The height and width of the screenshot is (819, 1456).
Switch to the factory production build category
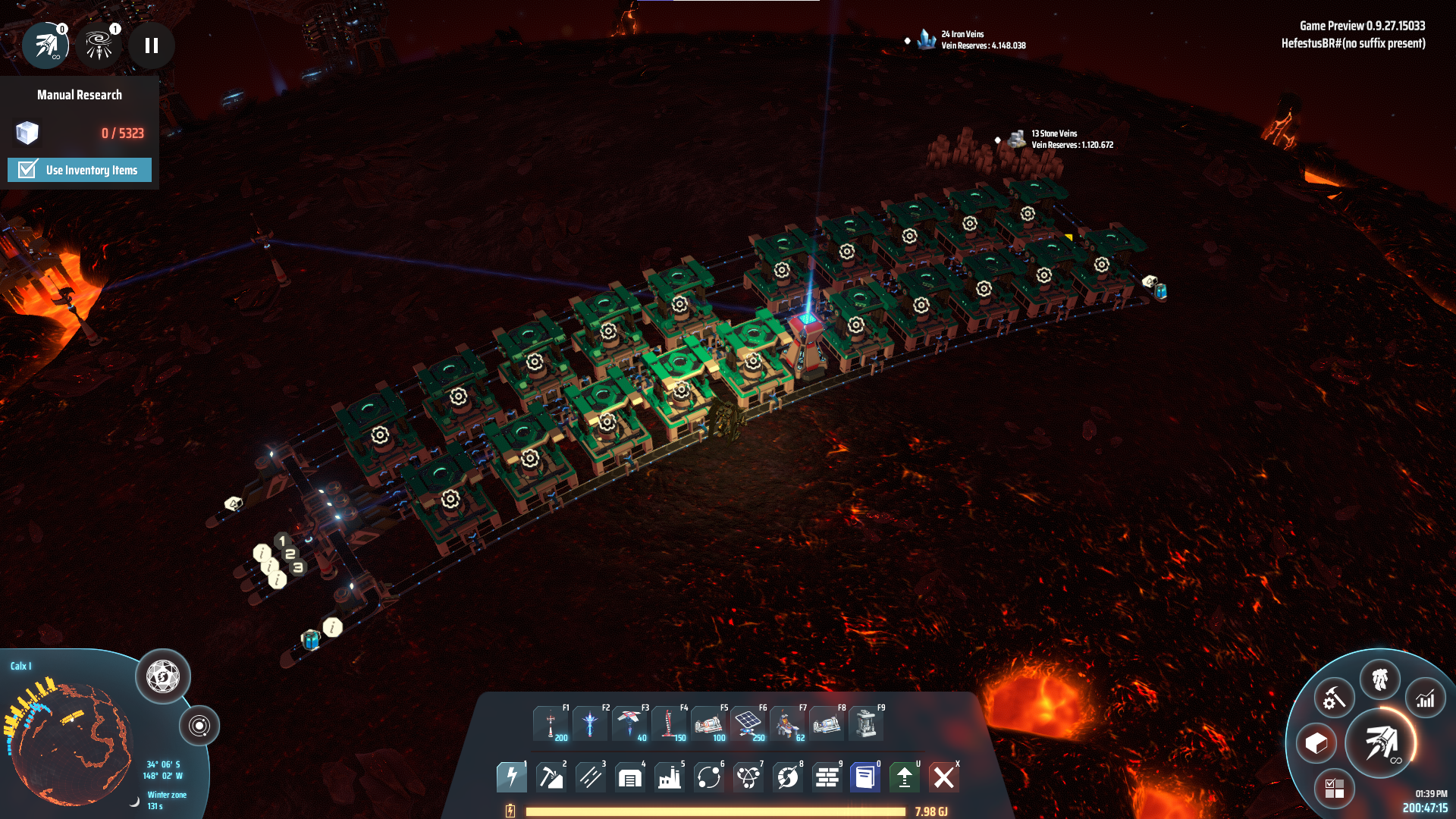click(x=670, y=777)
